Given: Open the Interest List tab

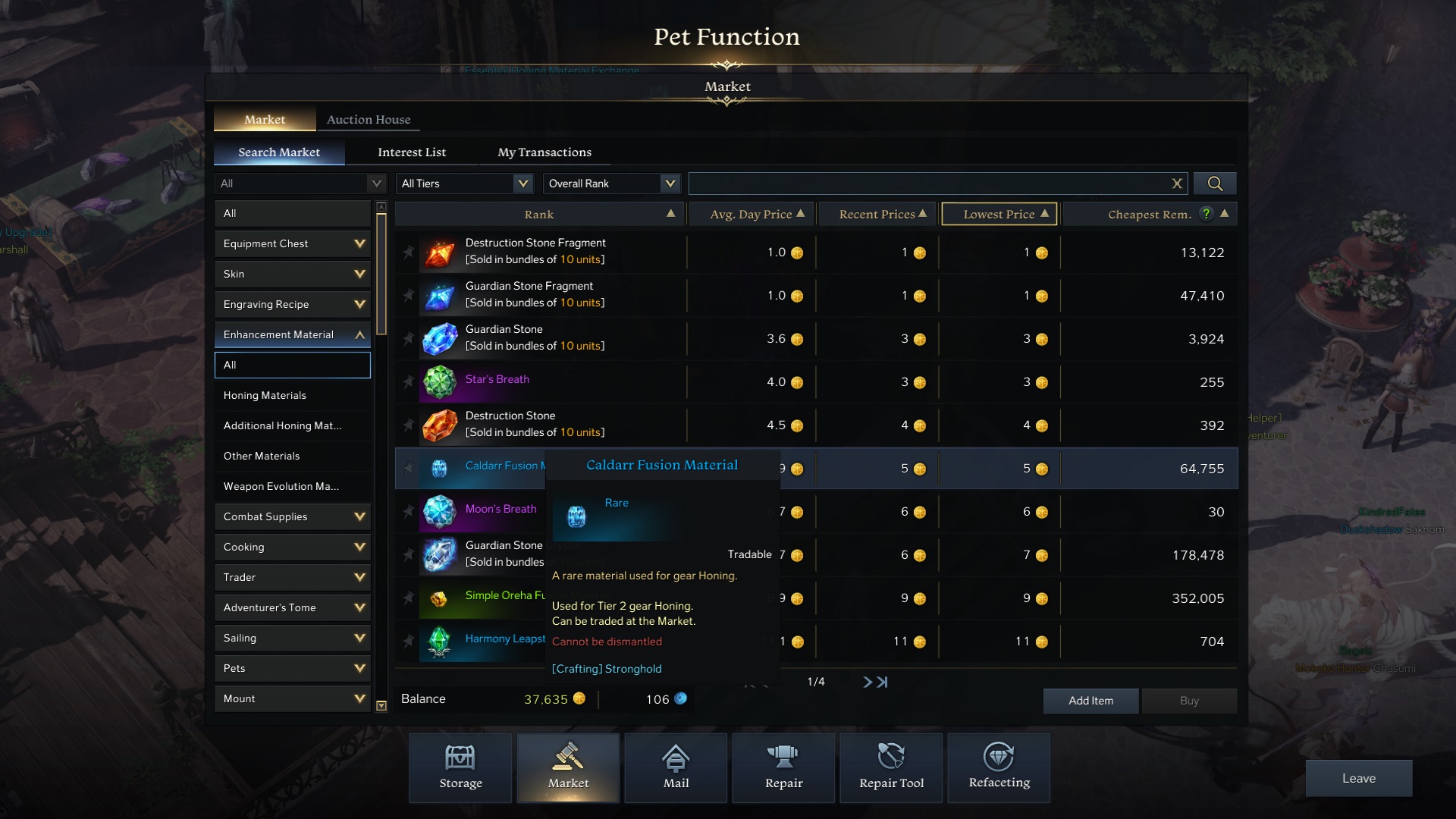Looking at the screenshot, I should tap(412, 152).
